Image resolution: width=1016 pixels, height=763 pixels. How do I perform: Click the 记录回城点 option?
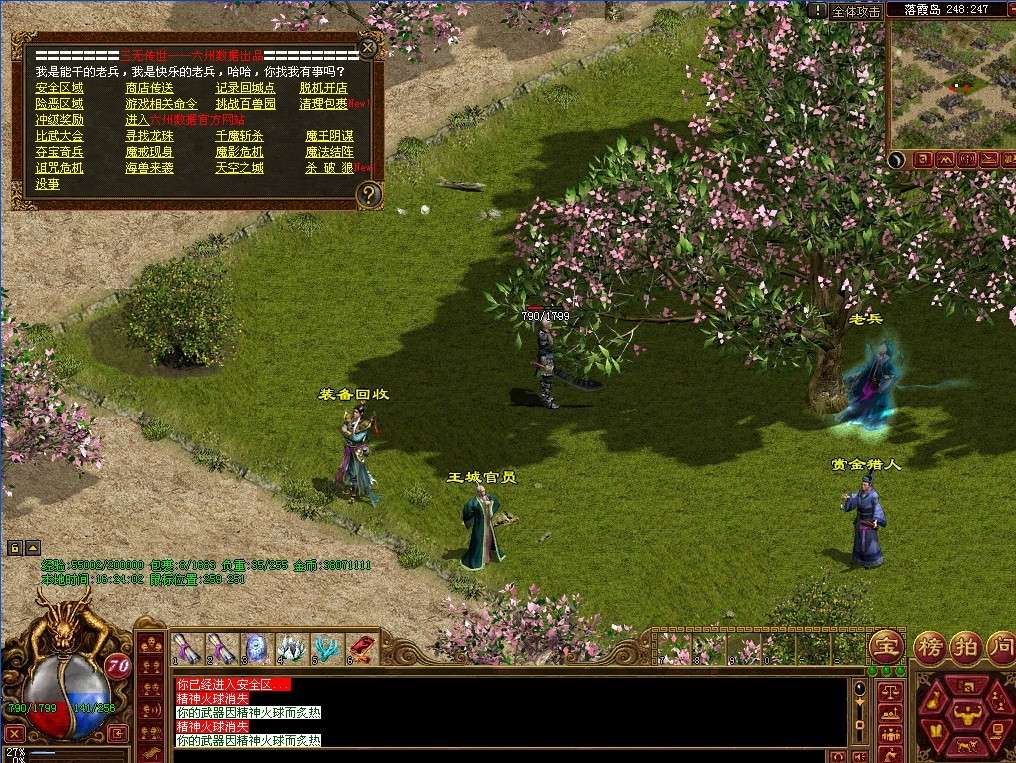pos(245,88)
